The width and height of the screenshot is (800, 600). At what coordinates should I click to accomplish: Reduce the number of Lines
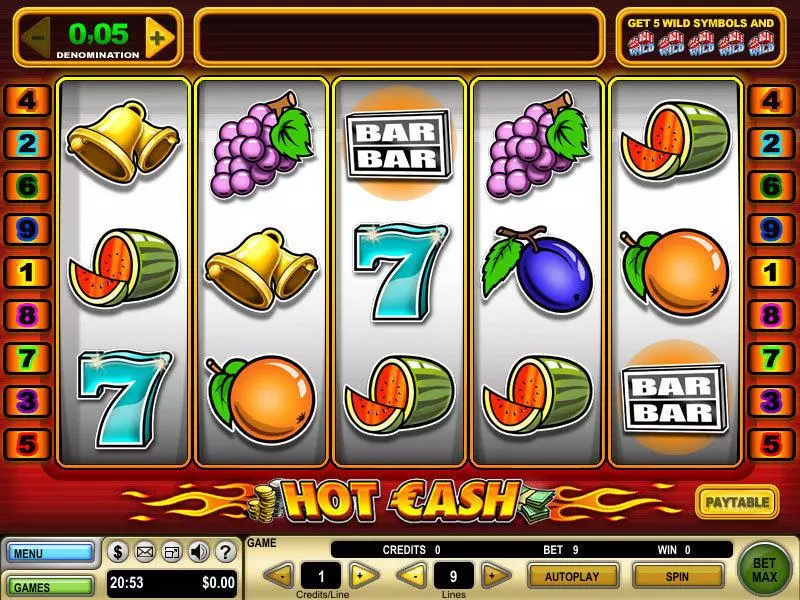point(412,575)
